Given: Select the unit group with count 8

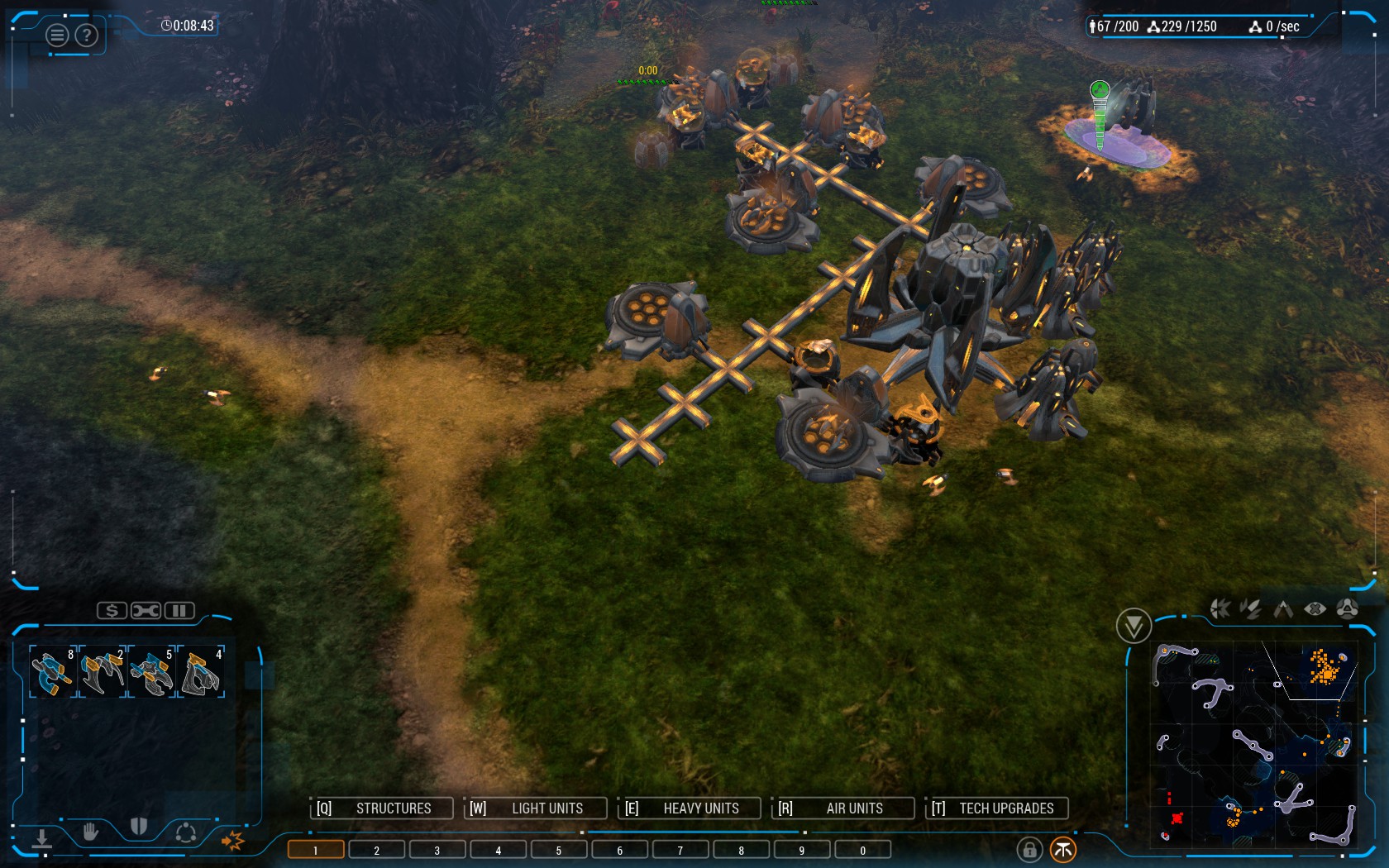Looking at the screenshot, I should pyautogui.click(x=52, y=672).
